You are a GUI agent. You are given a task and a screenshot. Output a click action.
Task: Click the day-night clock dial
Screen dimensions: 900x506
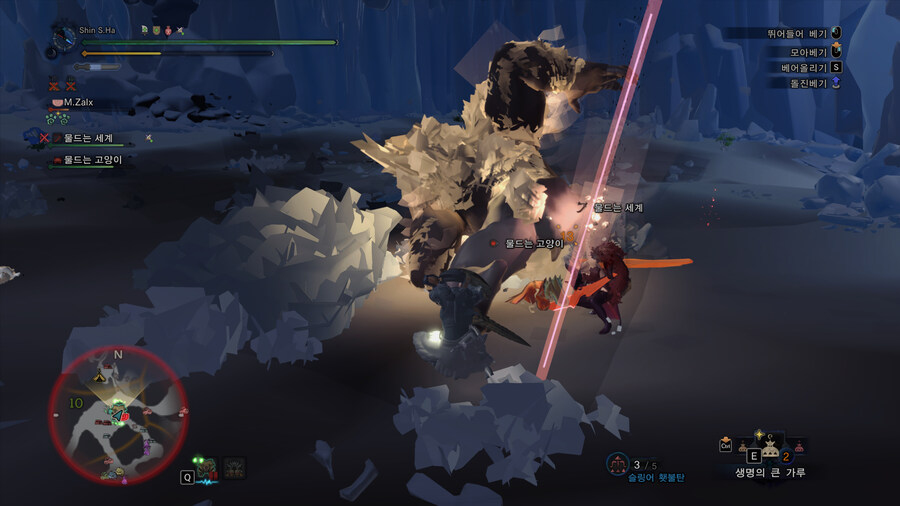click(64, 37)
